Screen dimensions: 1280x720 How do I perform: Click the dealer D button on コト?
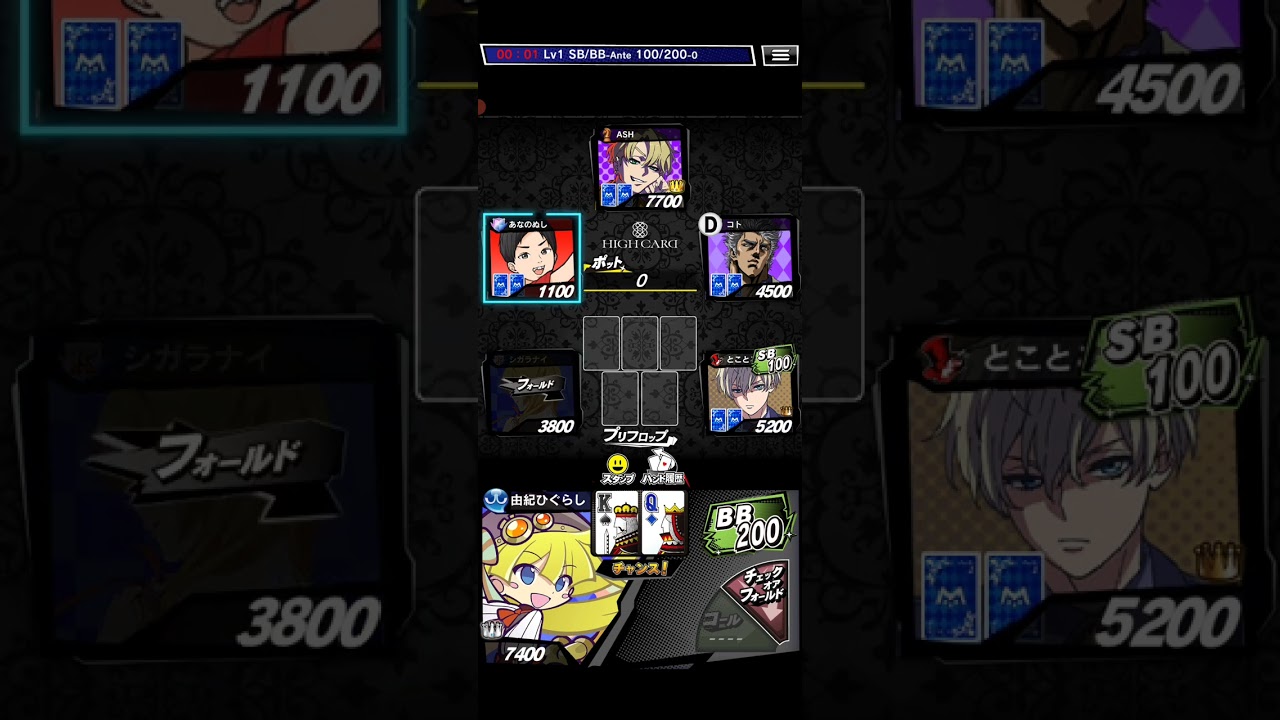click(710, 224)
